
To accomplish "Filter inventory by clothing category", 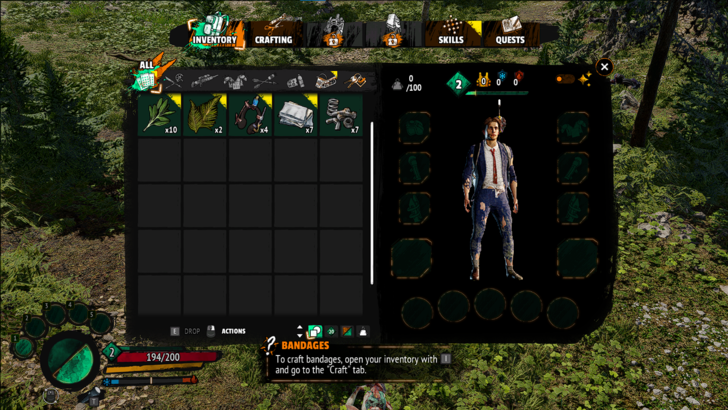I will click(x=234, y=80).
